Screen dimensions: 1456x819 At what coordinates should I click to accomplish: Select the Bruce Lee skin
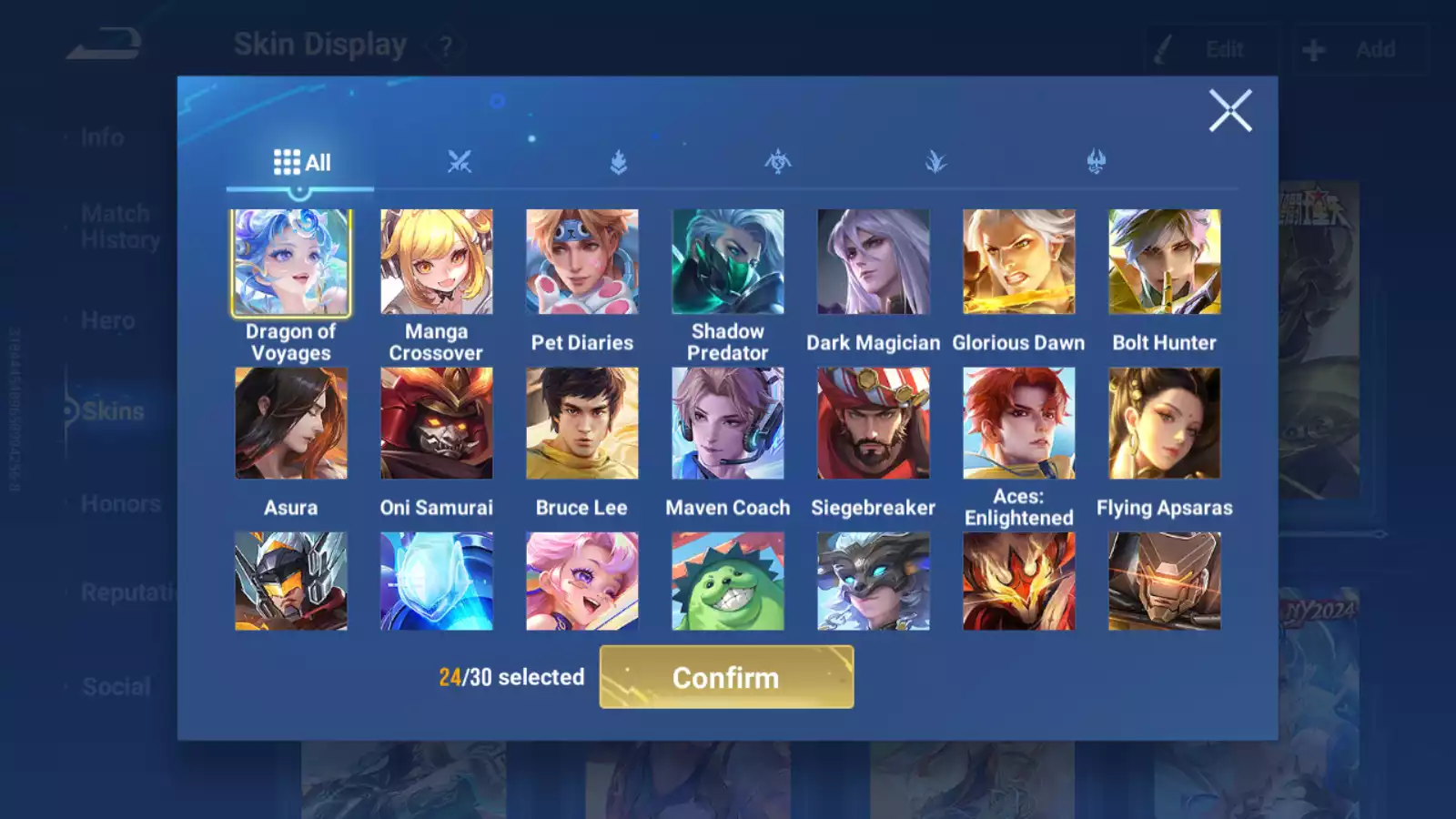582,423
